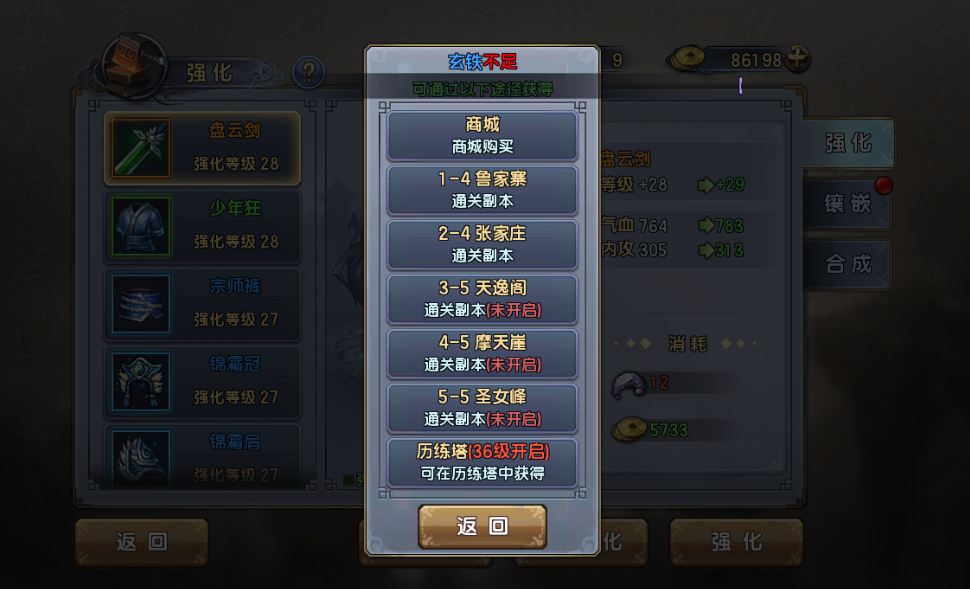Activate the bottom-right 强化 enhance button
The width and height of the screenshot is (970, 589).
point(737,543)
